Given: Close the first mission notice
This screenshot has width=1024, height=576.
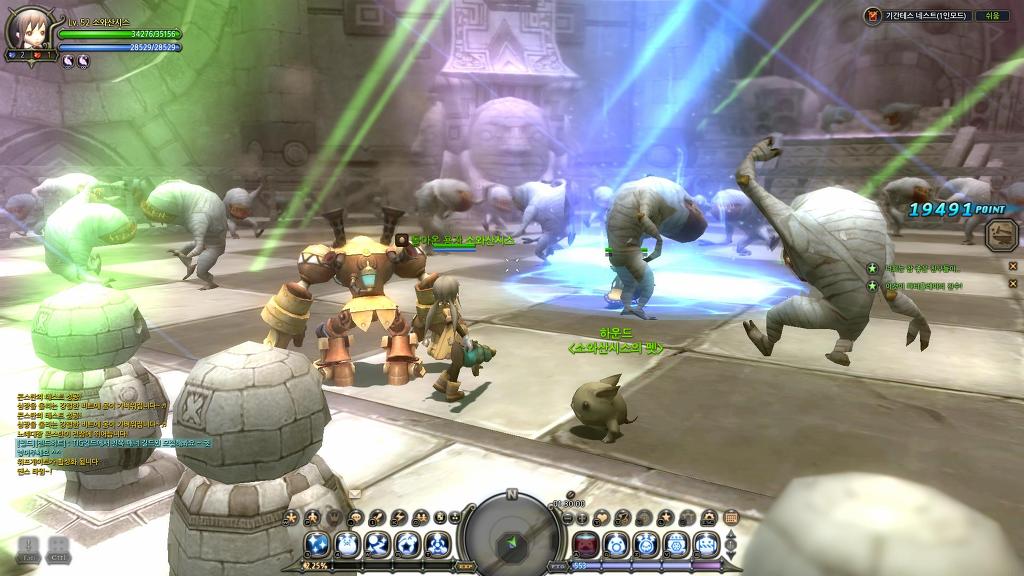Looking at the screenshot, I should tap(1012, 267).
